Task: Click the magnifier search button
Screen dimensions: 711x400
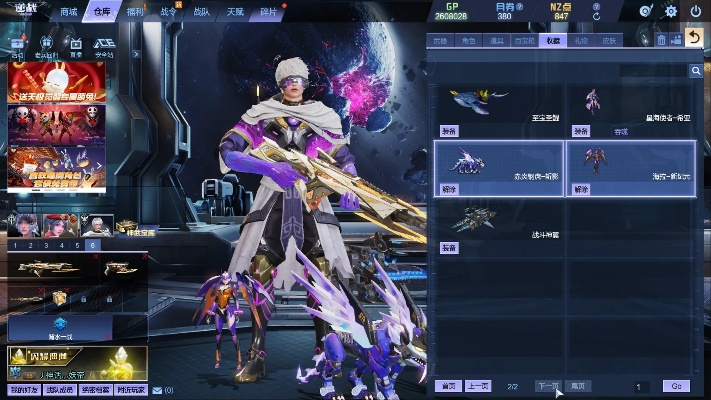Action: [x=695, y=71]
